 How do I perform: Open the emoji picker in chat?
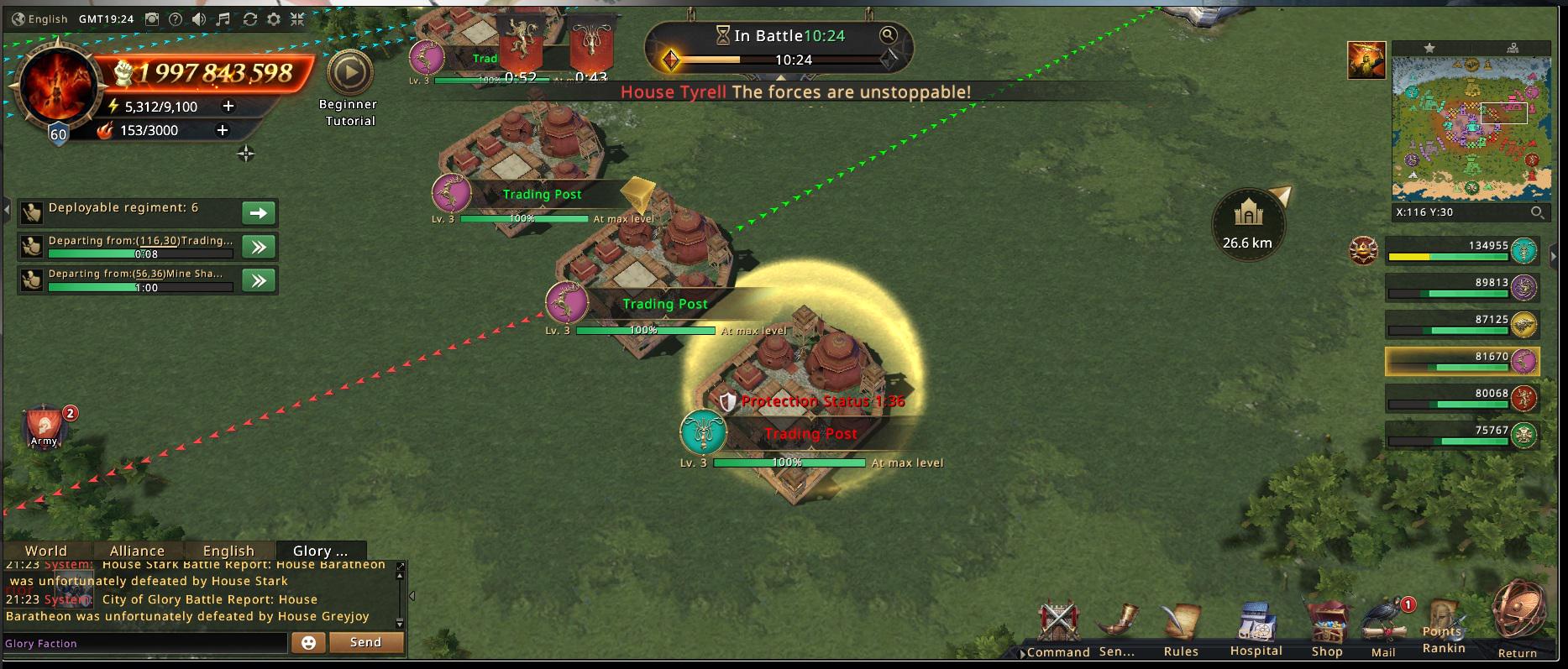click(308, 642)
